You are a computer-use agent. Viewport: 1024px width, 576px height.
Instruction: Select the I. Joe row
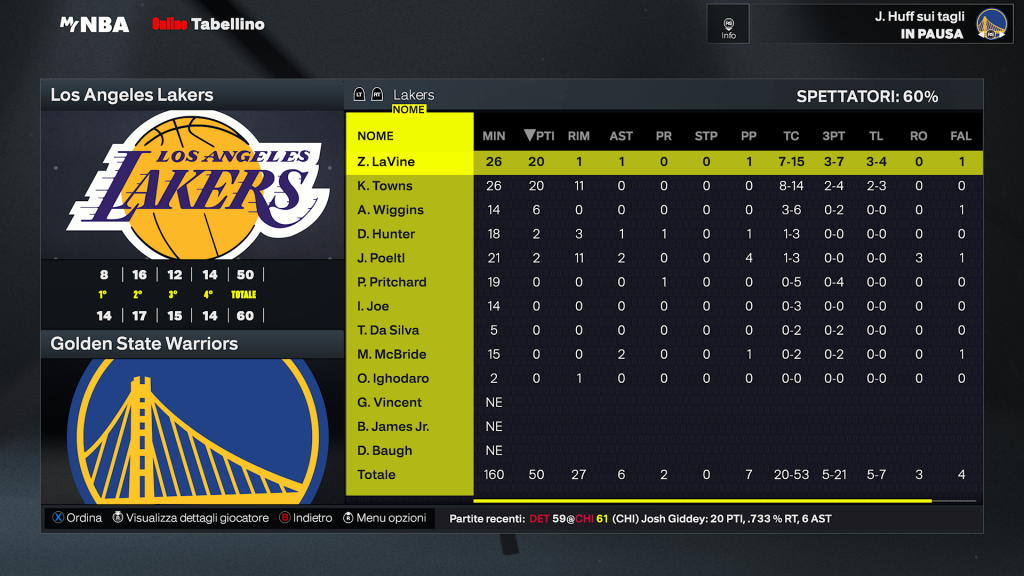[374, 306]
